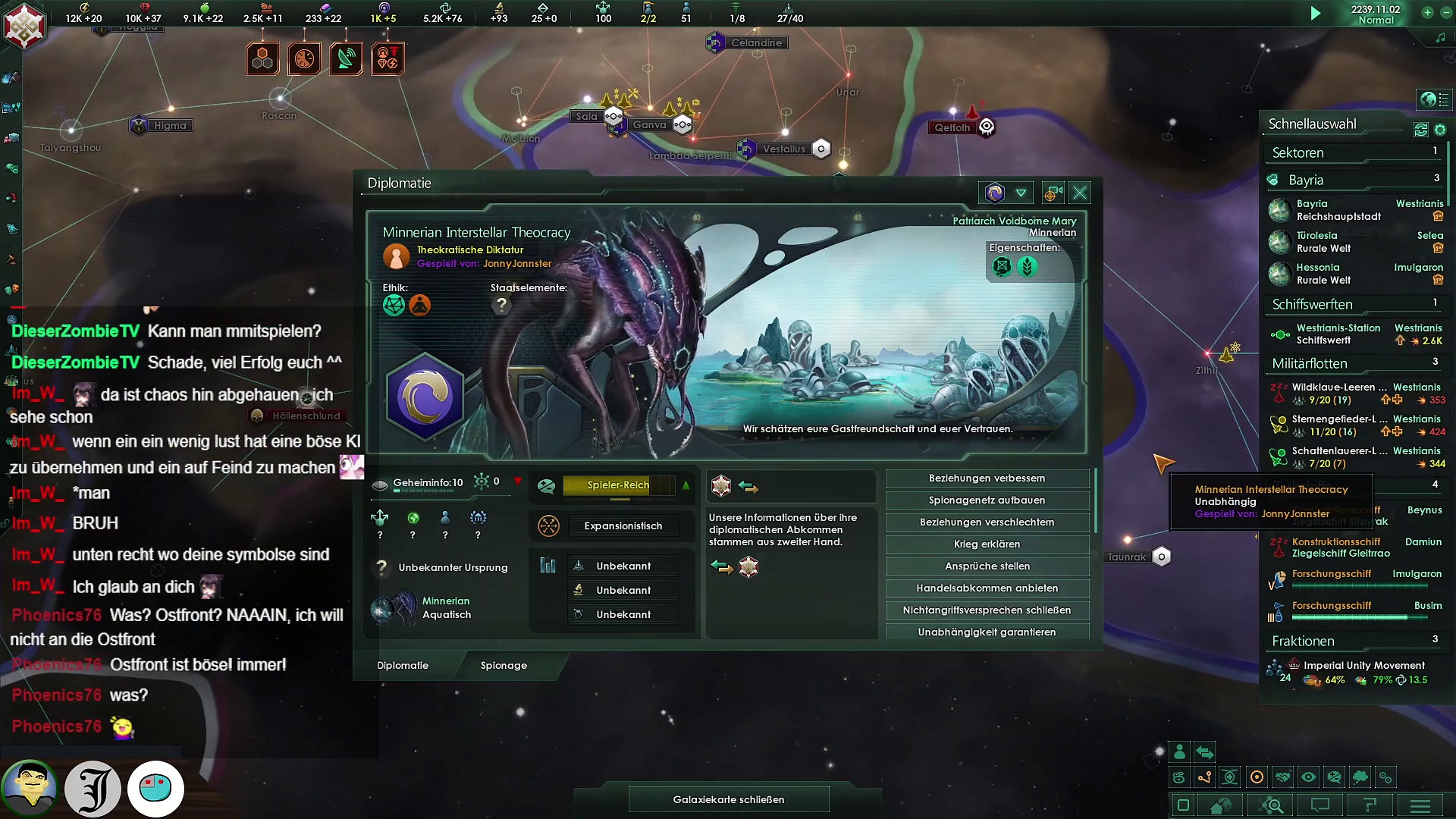Choose 'Nichtangriffsversprechen schließen'

(x=987, y=610)
